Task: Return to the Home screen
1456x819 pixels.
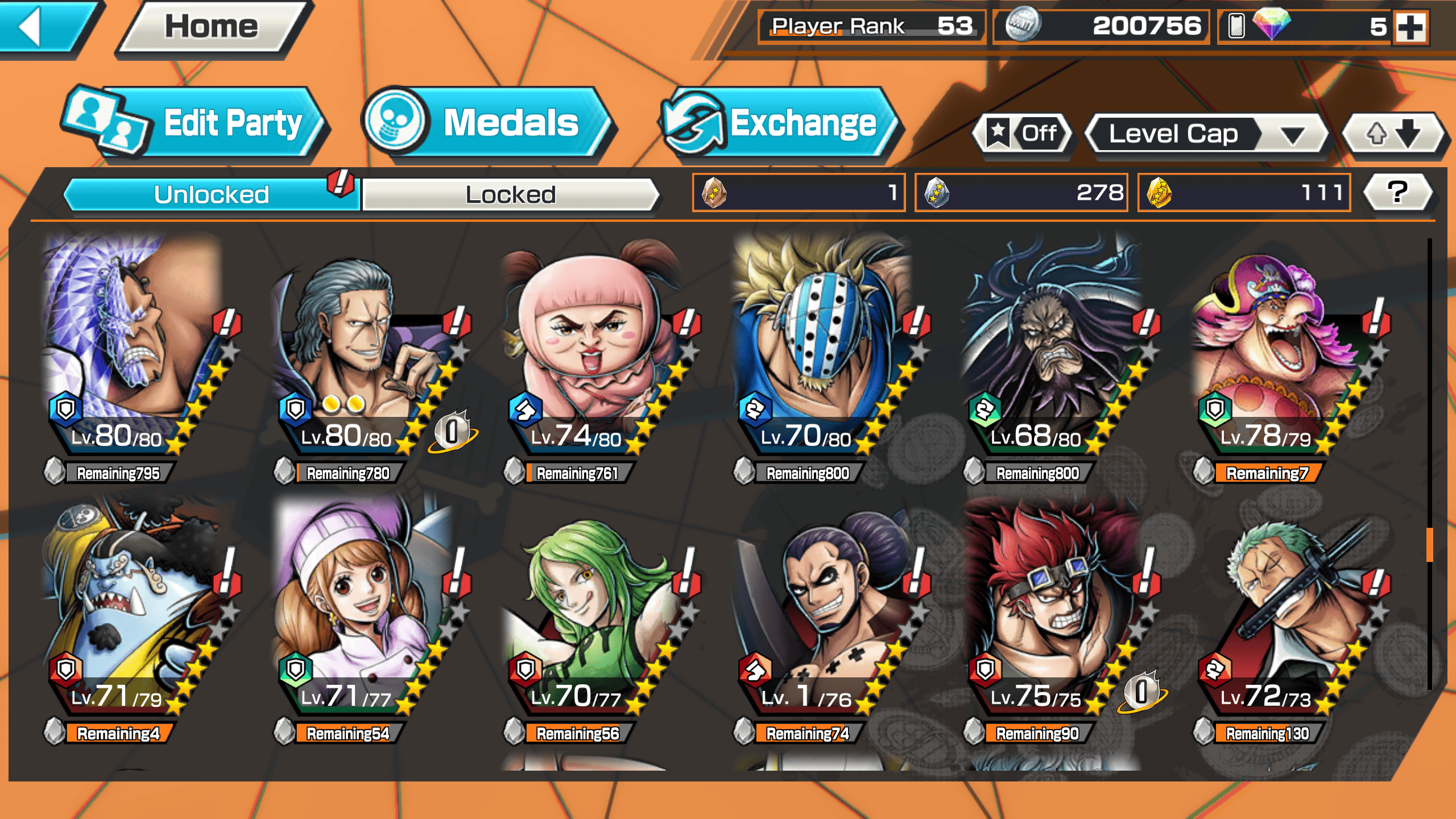Action: coord(212,27)
